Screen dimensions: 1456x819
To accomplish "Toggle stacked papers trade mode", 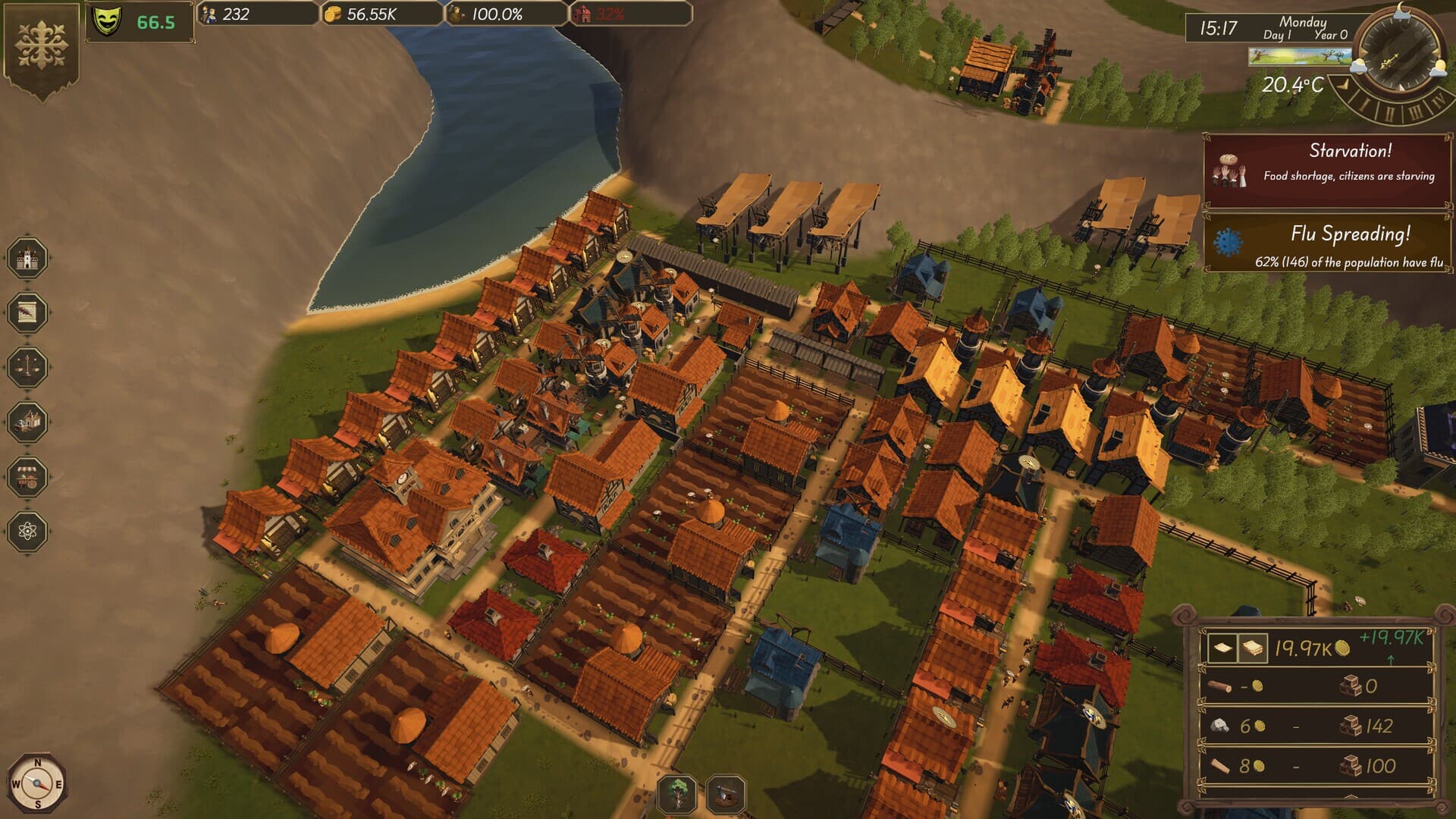I will (1253, 648).
